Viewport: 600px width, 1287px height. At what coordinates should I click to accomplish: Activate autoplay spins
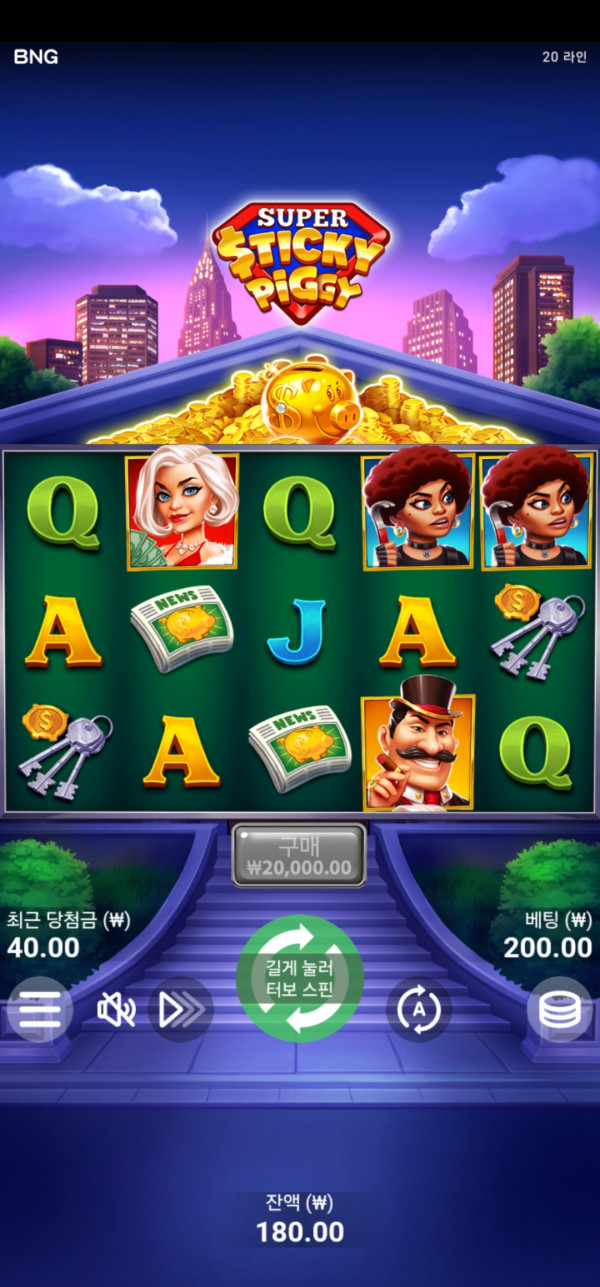419,1010
